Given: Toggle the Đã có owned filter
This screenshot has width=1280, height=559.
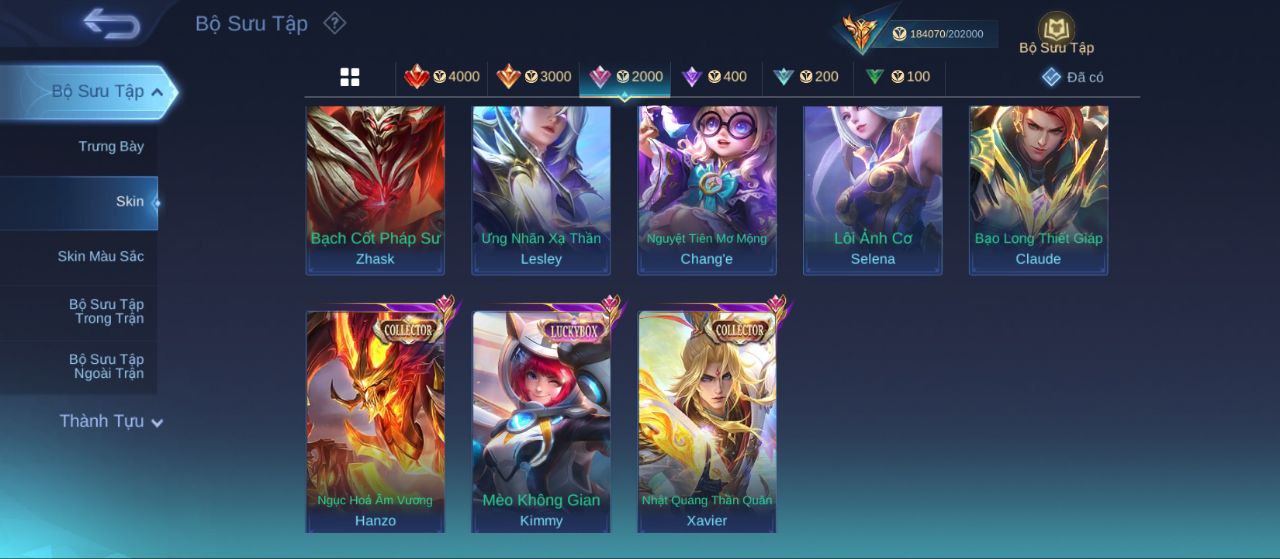Looking at the screenshot, I should (1072, 77).
